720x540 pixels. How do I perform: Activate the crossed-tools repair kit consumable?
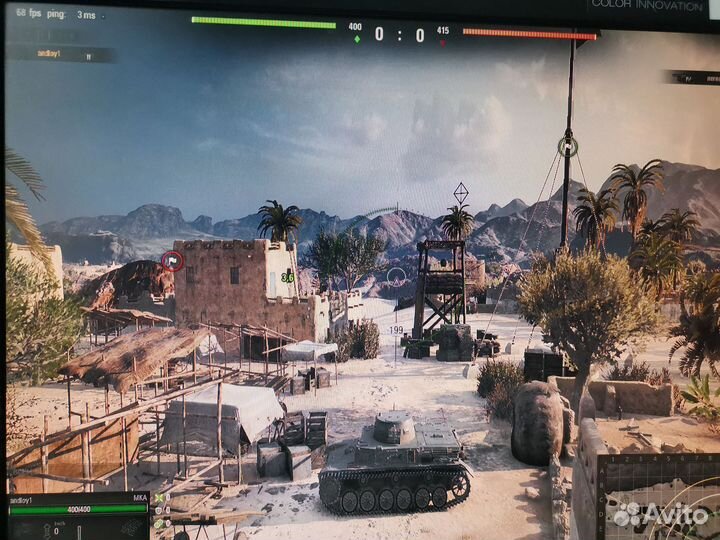(x=158, y=498)
